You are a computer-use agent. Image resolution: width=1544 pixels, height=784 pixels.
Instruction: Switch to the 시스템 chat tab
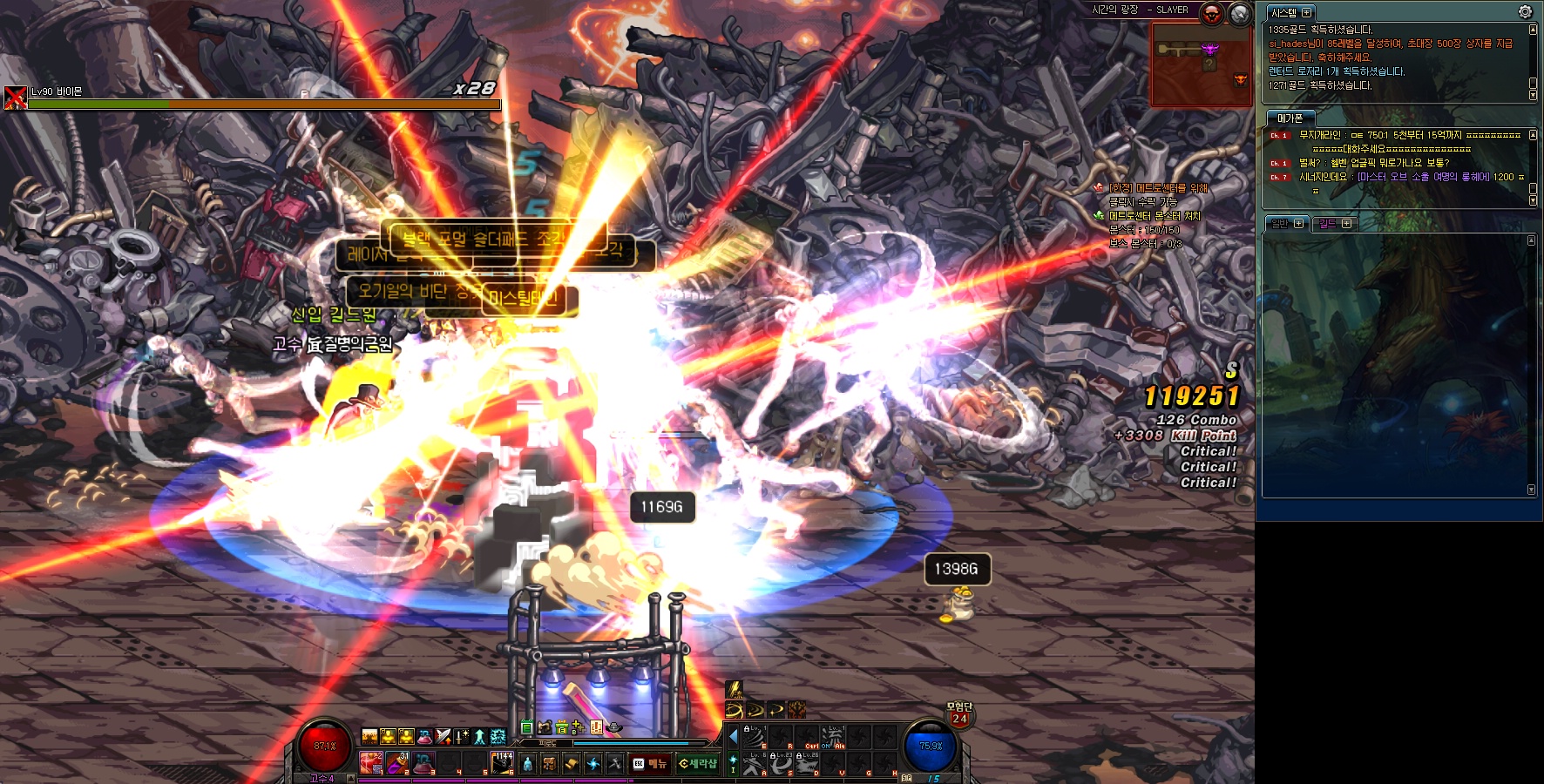[1284, 13]
